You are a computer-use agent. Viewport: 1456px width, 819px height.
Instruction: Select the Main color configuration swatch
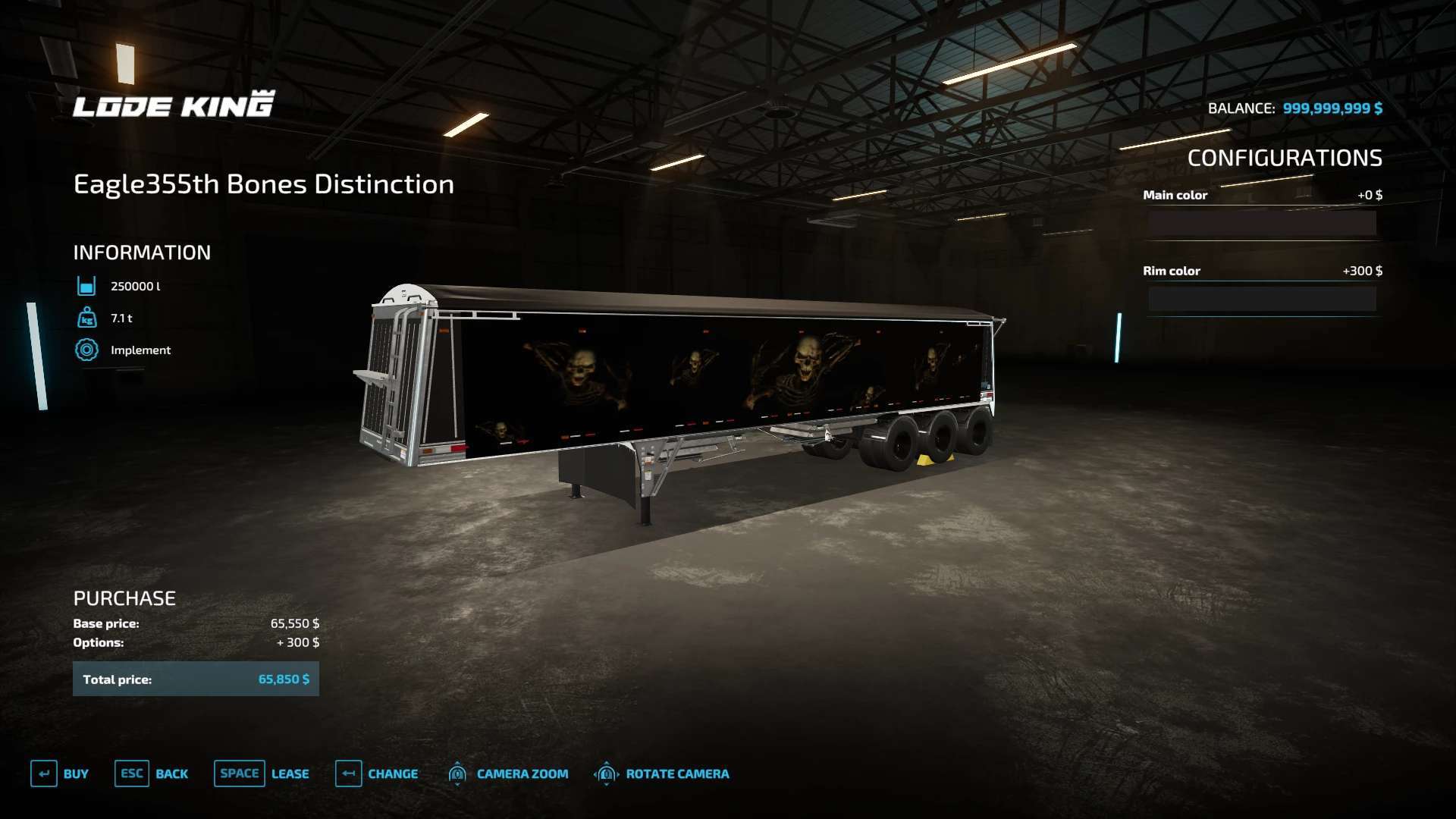click(1262, 223)
